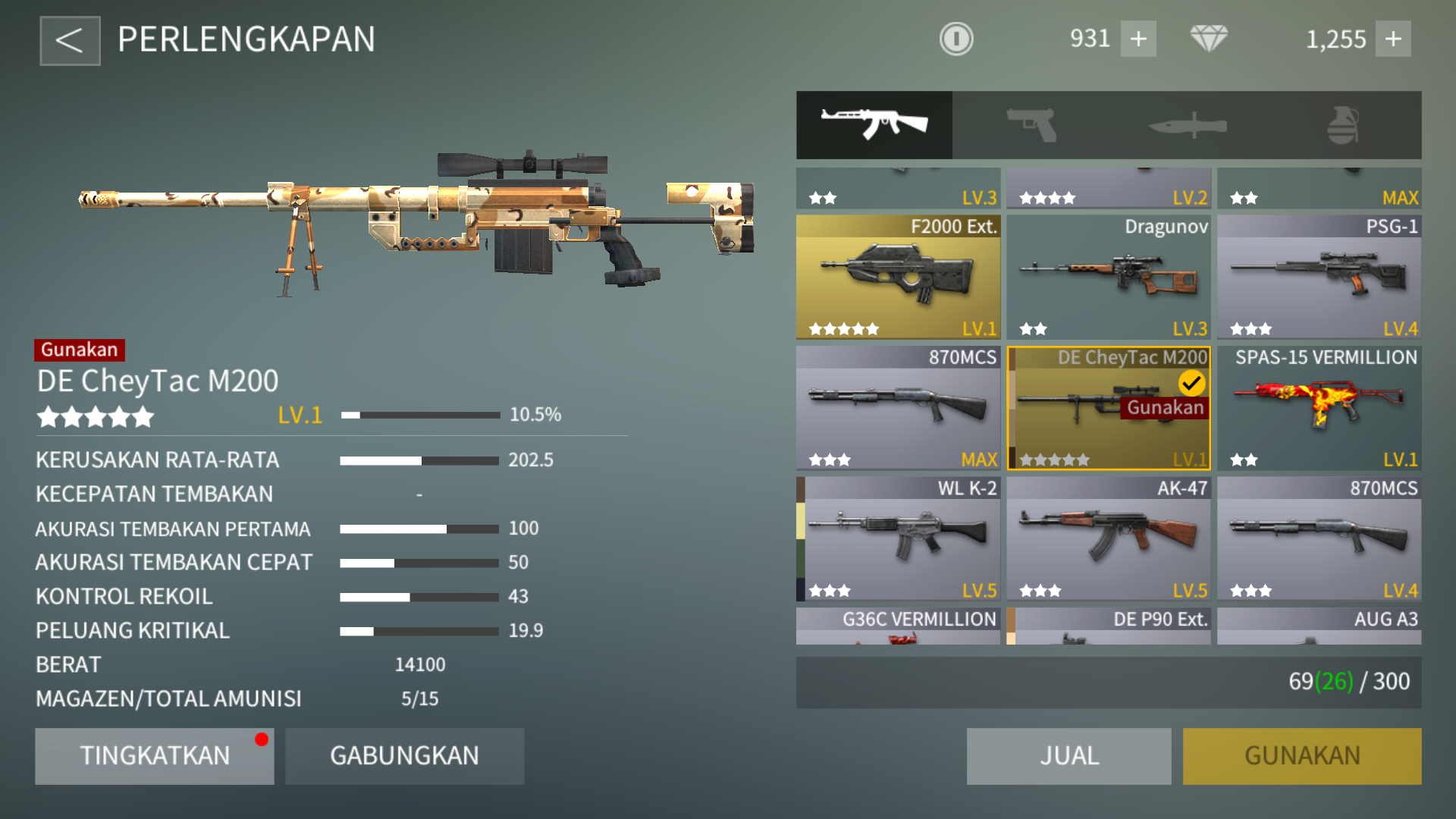Click the LV.1 experience progress bar

click(422, 414)
